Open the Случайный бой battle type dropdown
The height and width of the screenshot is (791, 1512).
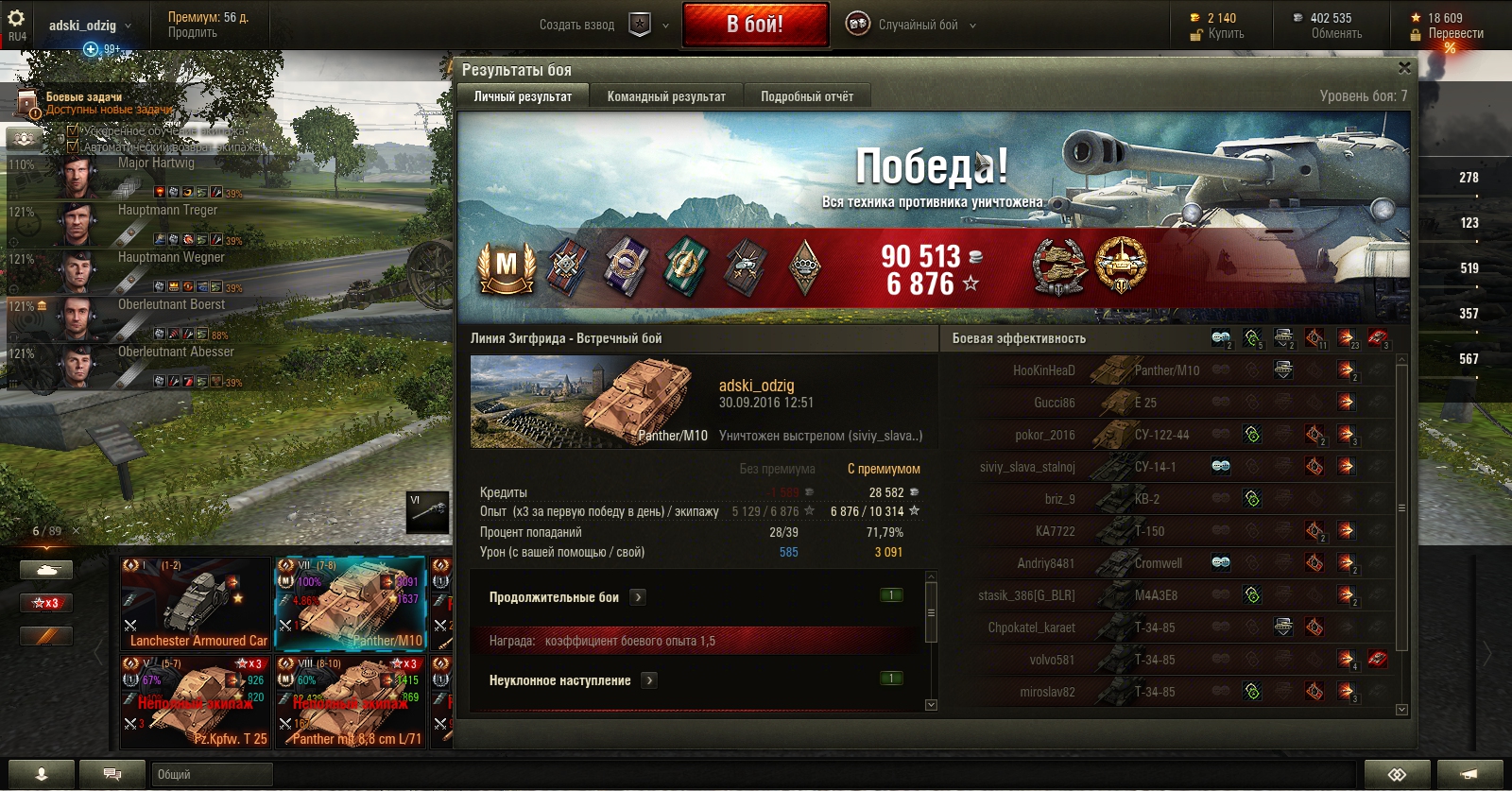point(919,26)
